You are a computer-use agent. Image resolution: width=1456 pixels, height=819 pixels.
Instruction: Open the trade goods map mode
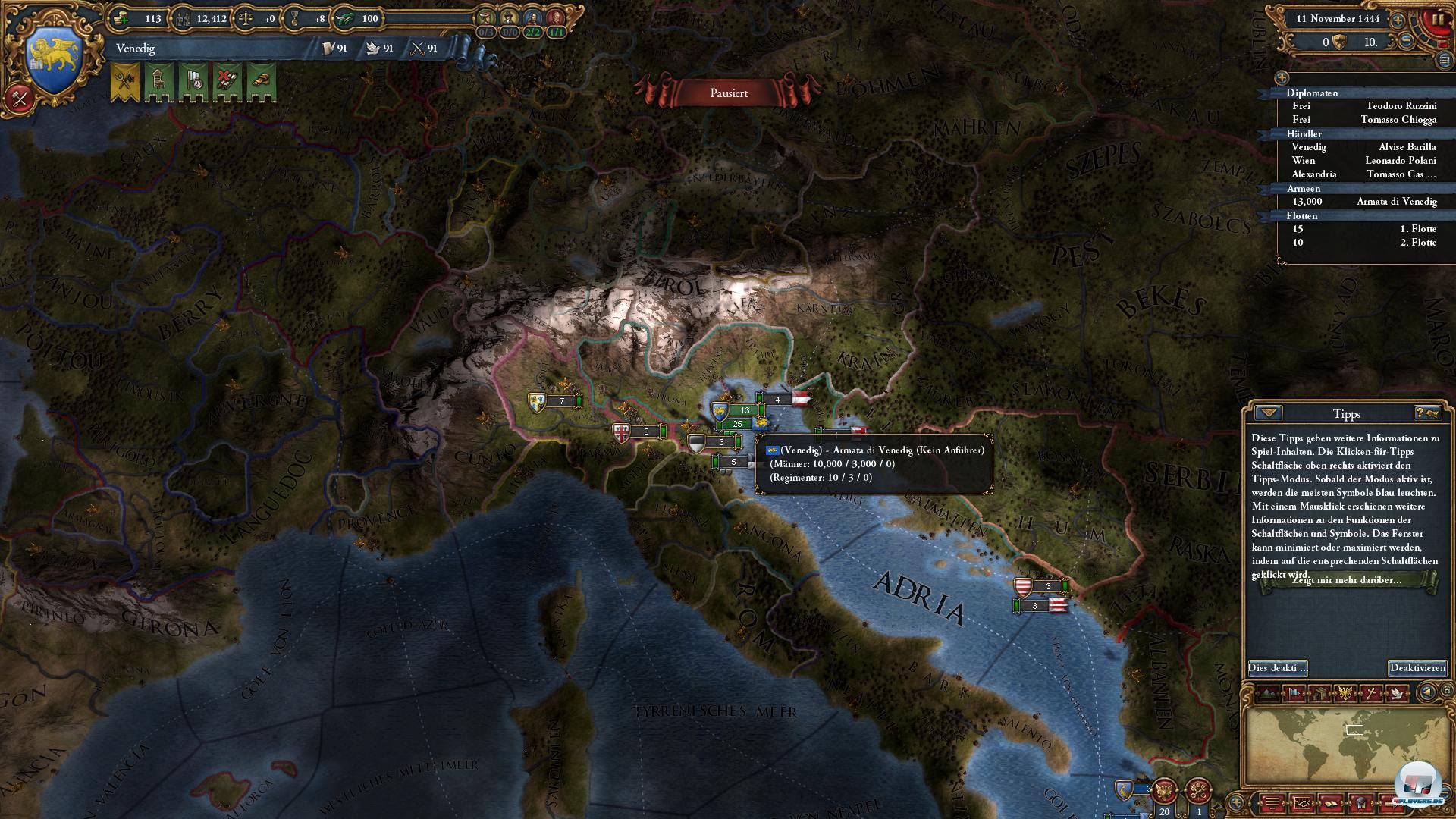click(1319, 694)
